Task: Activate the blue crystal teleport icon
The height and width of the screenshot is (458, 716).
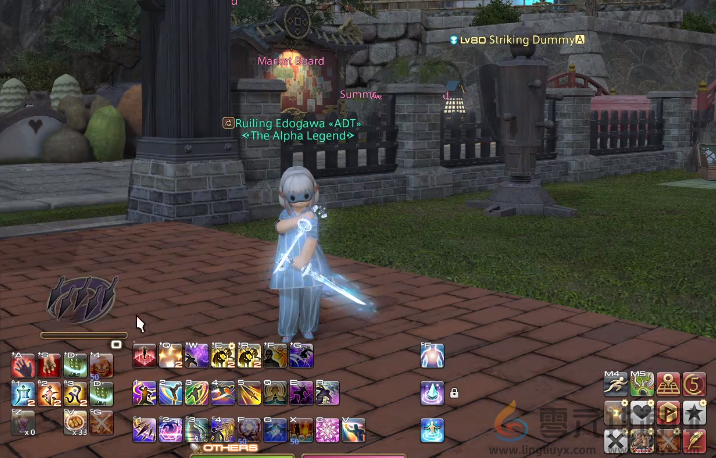Action: pyautogui.click(x=432, y=392)
